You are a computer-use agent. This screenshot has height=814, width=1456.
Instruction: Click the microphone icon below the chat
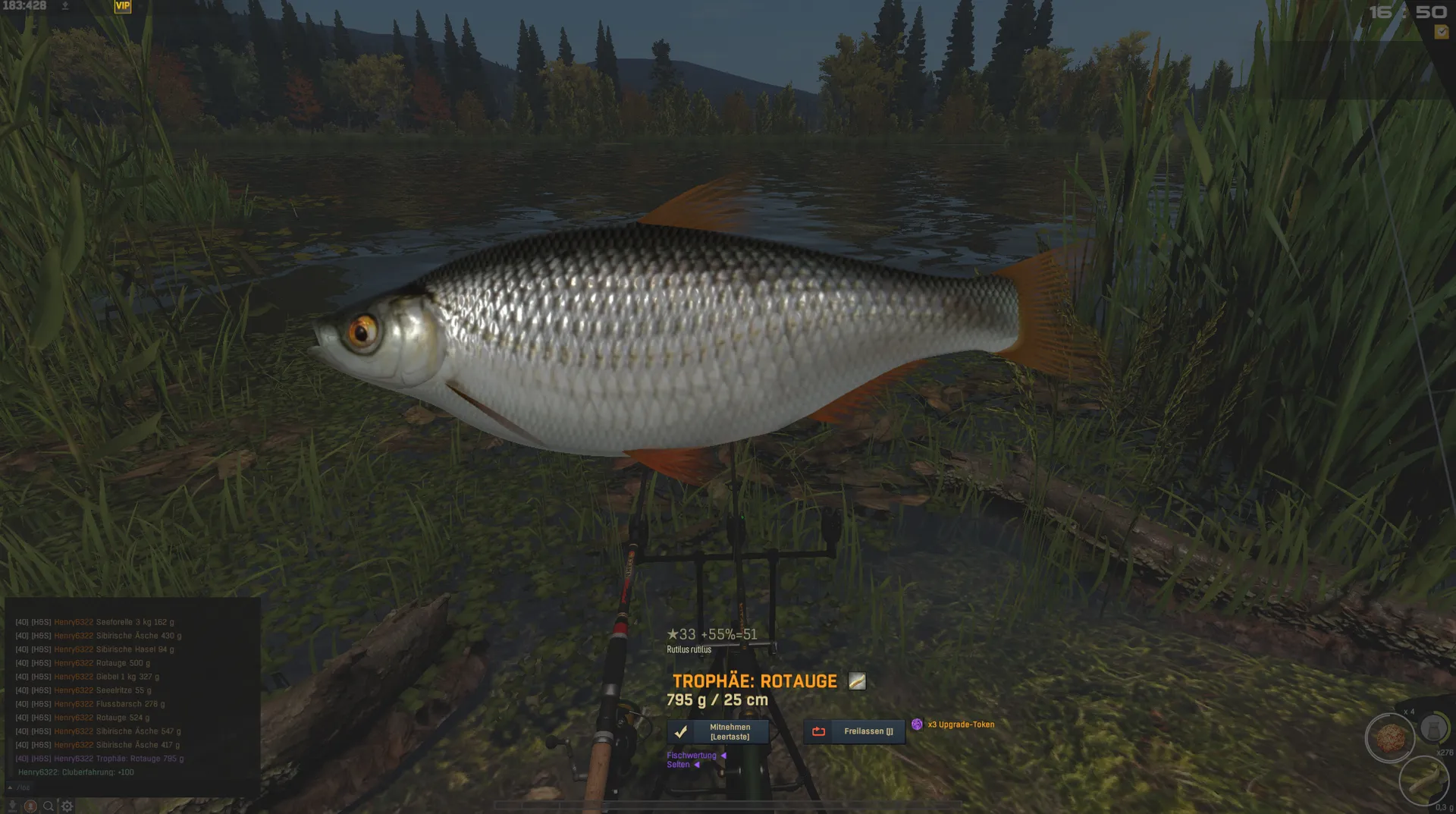pyautogui.click(x=12, y=806)
